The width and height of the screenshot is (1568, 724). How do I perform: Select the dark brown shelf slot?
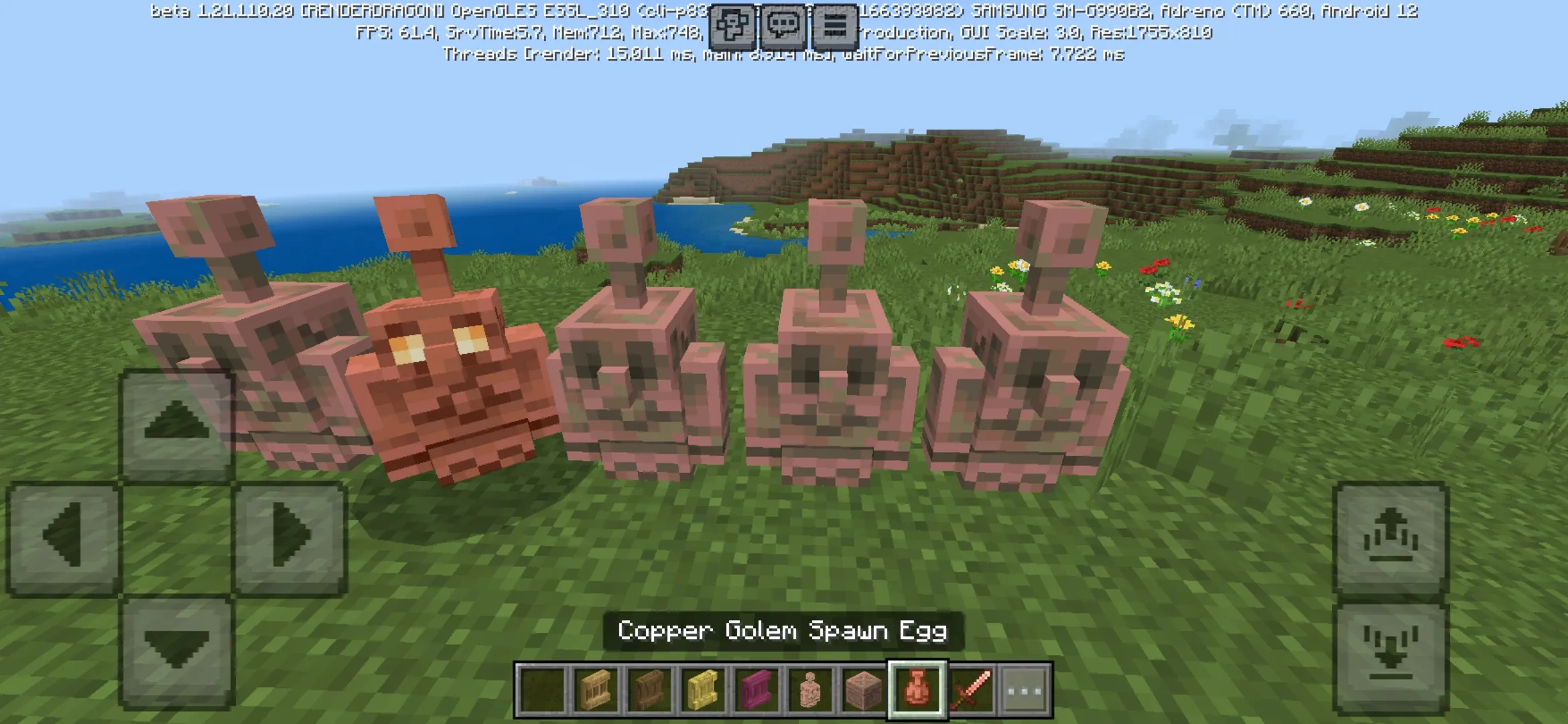pyautogui.click(x=649, y=690)
